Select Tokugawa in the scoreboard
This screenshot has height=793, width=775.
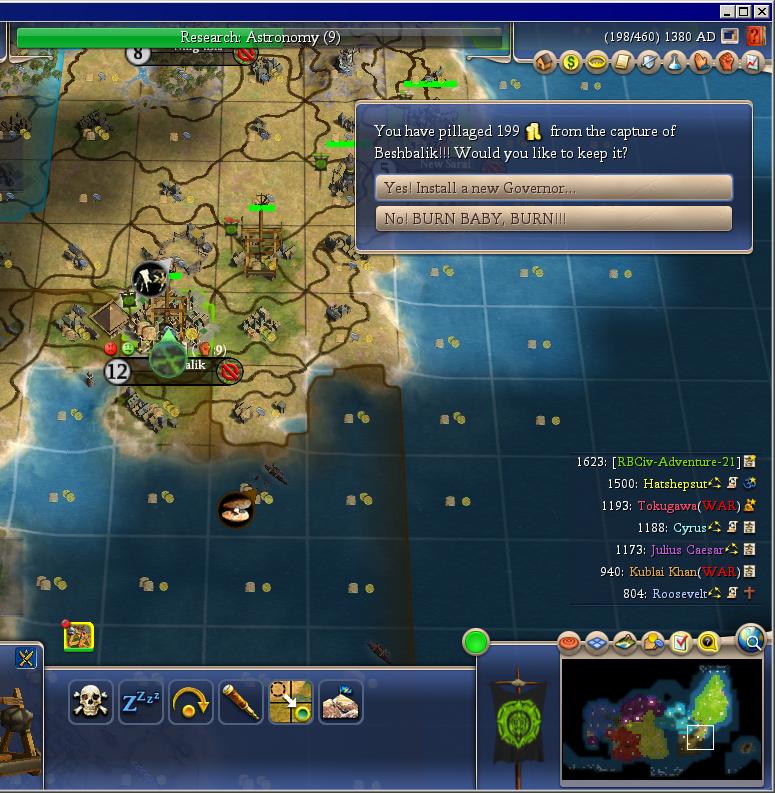click(667, 506)
